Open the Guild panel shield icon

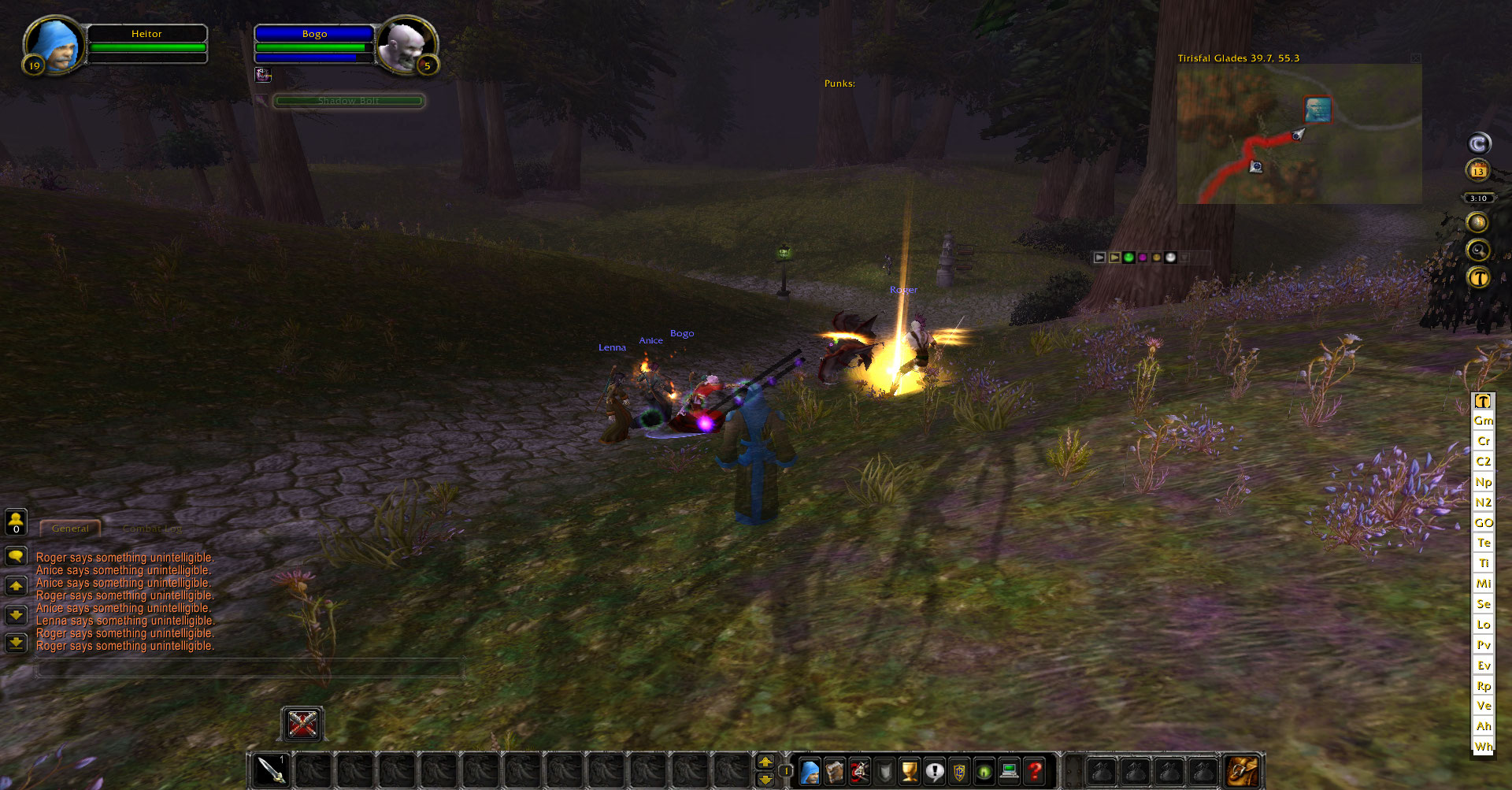[x=960, y=771]
